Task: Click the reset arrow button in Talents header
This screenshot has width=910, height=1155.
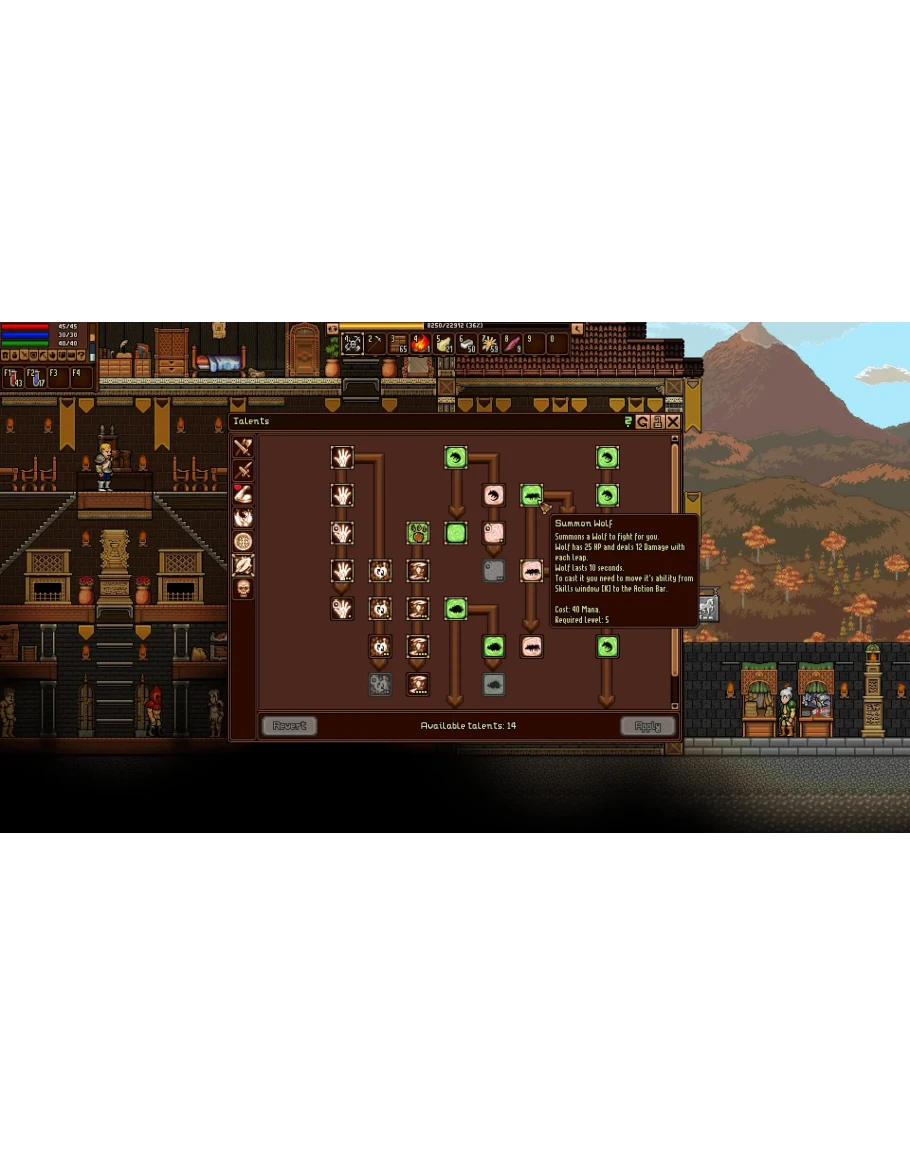Action: coord(643,422)
